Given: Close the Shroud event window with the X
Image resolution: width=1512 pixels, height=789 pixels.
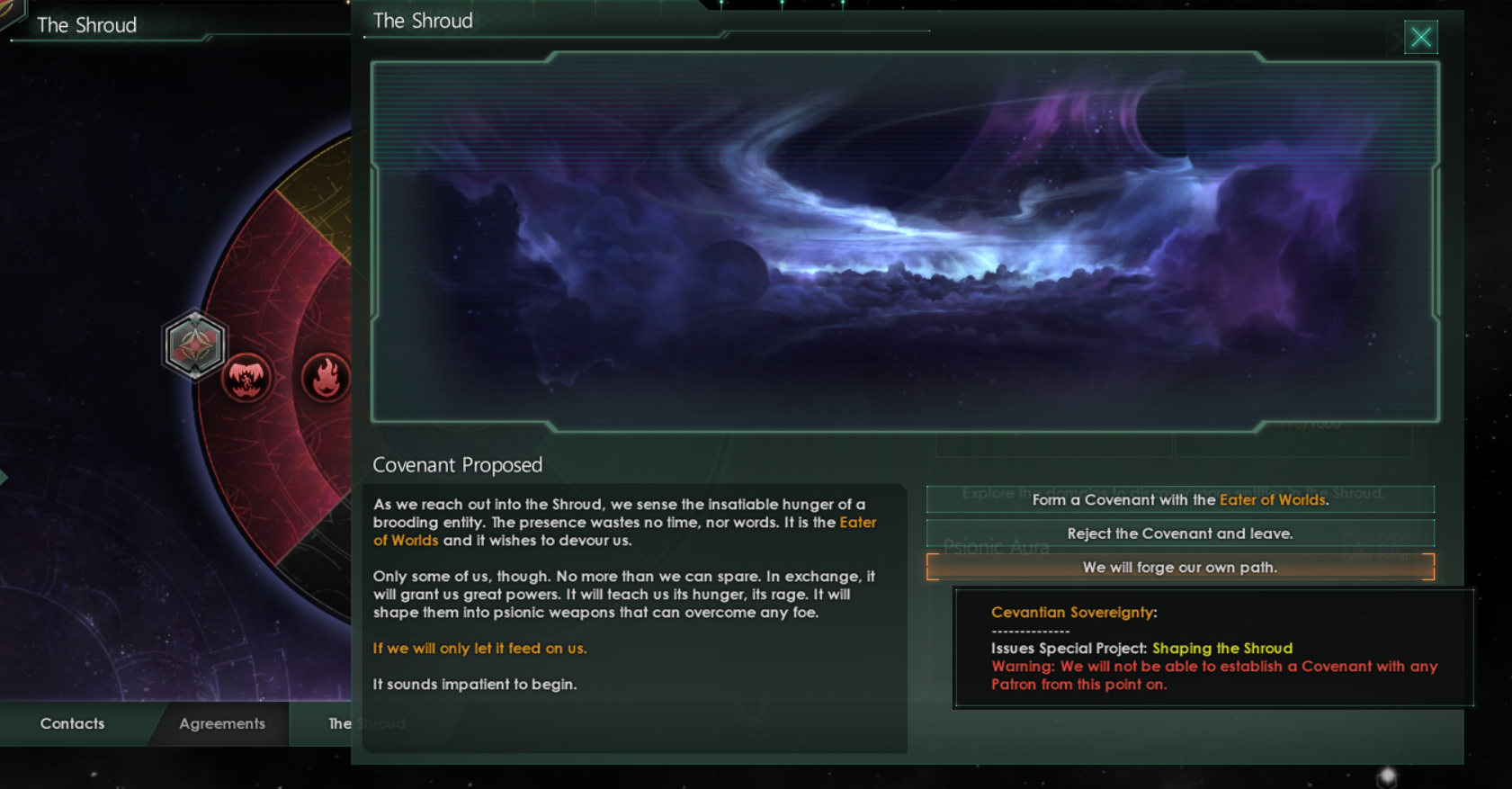Looking at the screenshot, I should tap(1420, 37).
